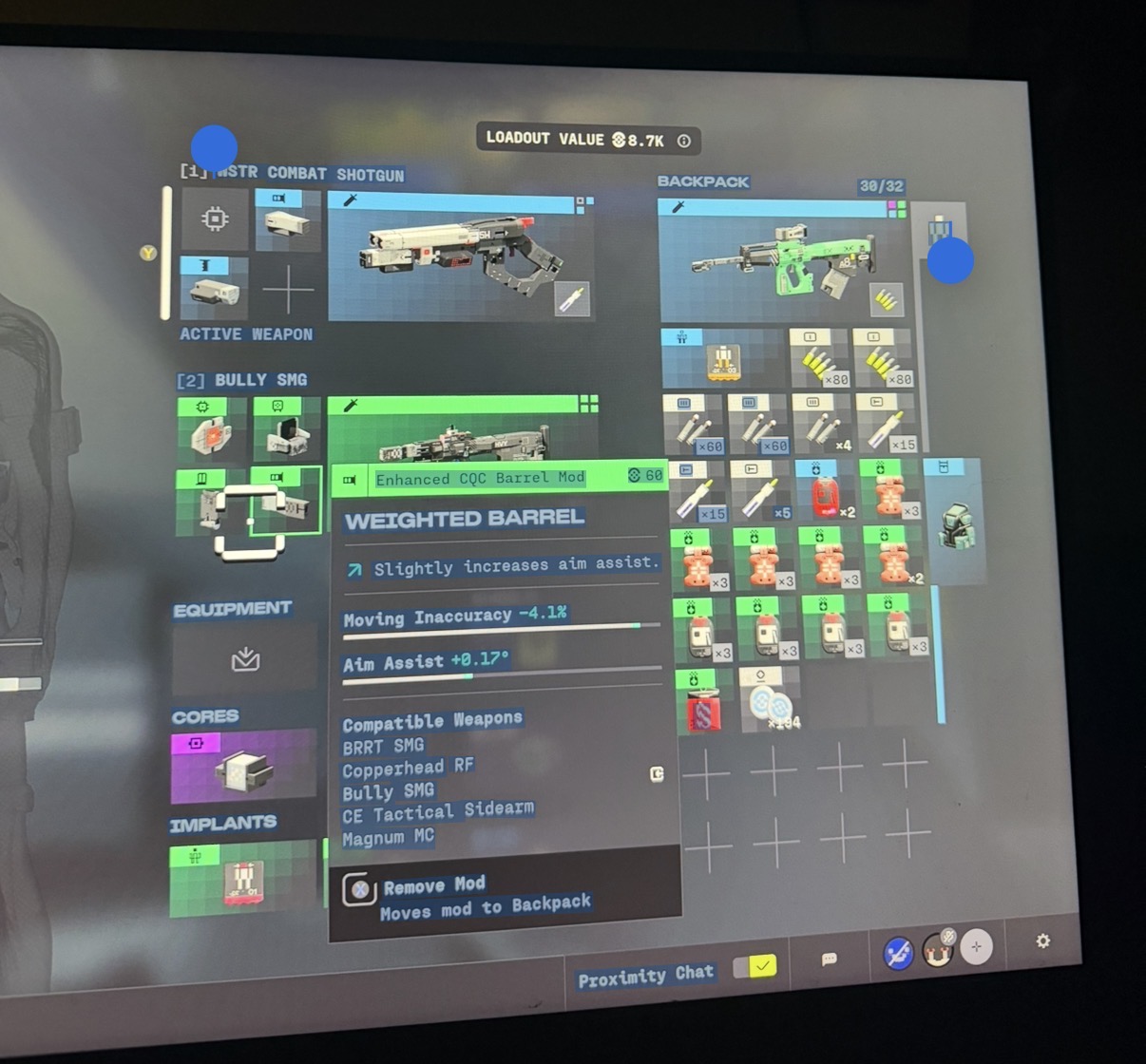This screenshot has width=1146, height=1064.
Task: Click the loadout value info icon
Action: (683, 141)
